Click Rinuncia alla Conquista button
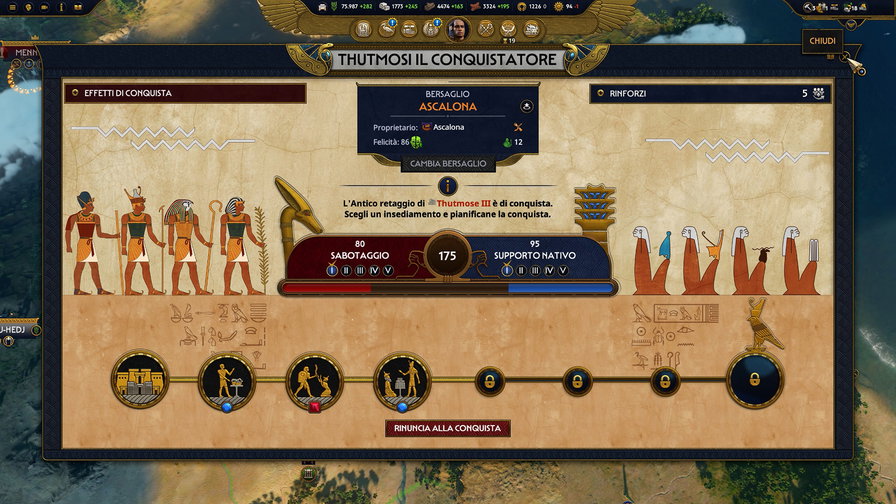The image size is (896, 504). pyautogui.click(x=447, y=428)
